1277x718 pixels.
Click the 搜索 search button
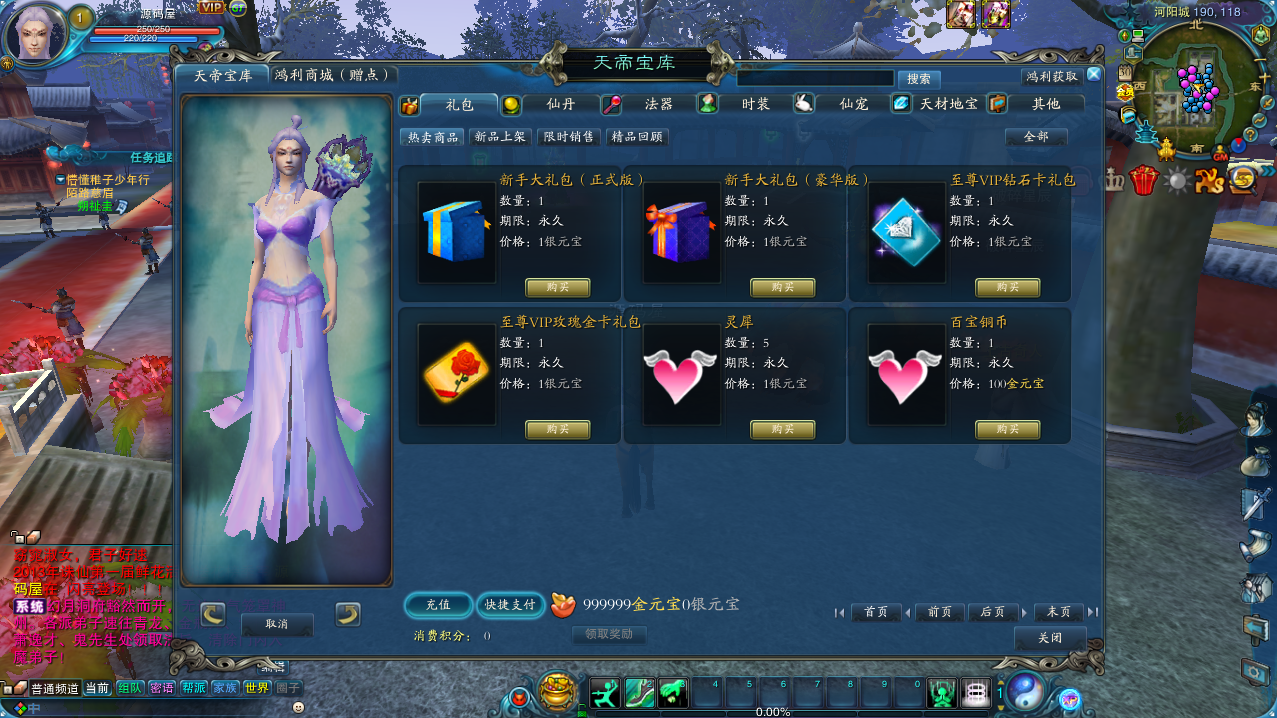point(918,79)
